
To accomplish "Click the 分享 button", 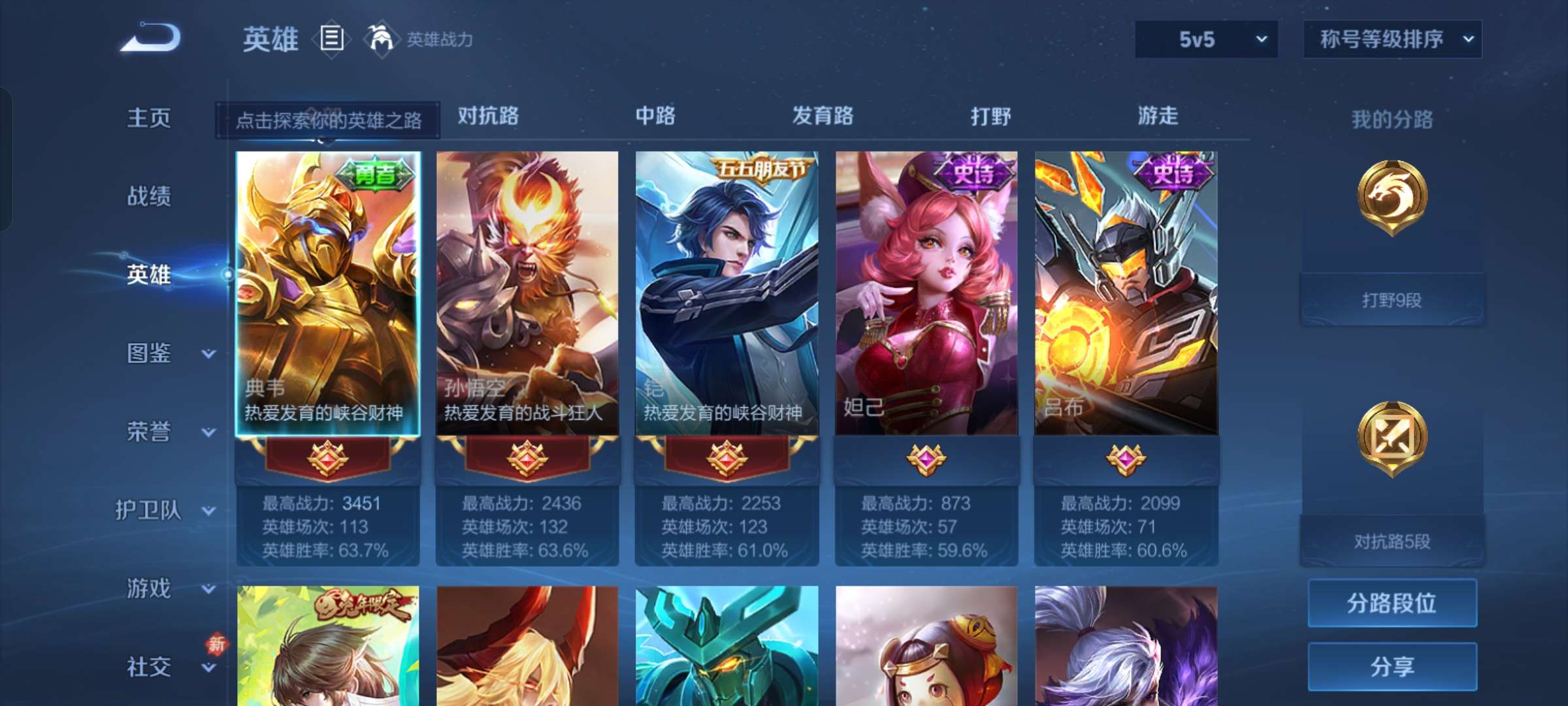I will (1392, 665).
